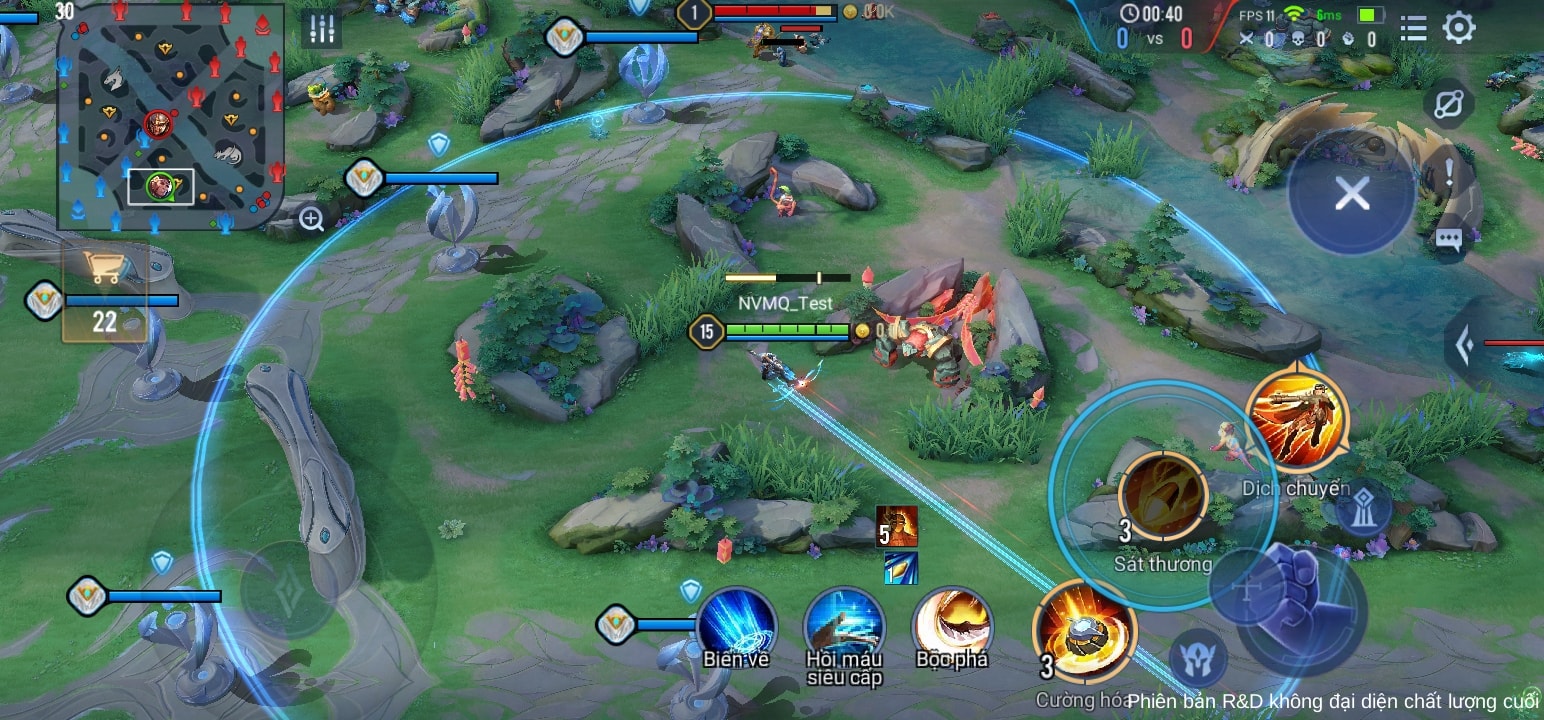The image size is (1544, 720).
Task: Use the Dịch chuyển summoner spell
Action: (x=1297, y=420)
